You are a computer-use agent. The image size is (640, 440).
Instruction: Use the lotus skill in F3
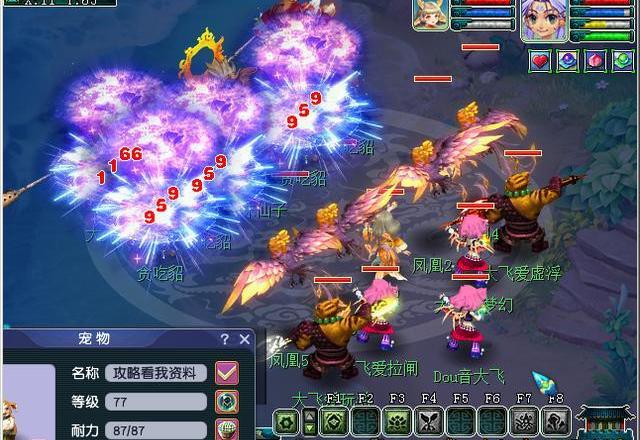point(397,421)
